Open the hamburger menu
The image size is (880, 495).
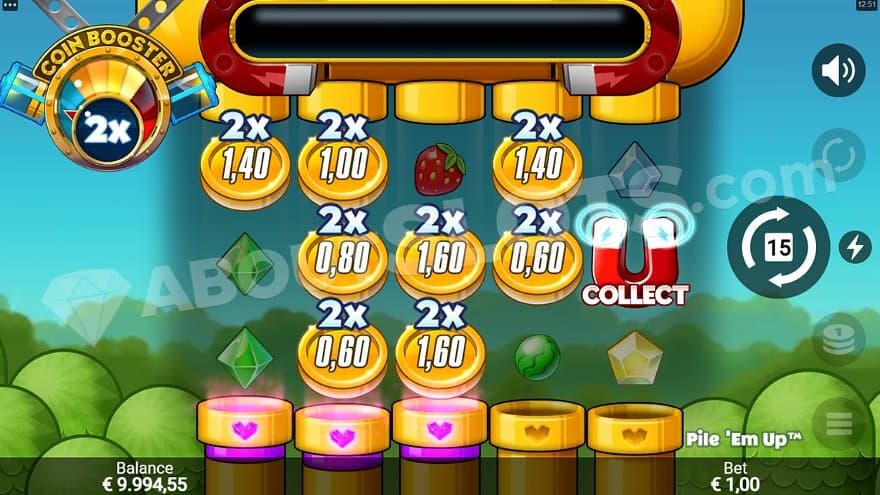pos(838,424)
